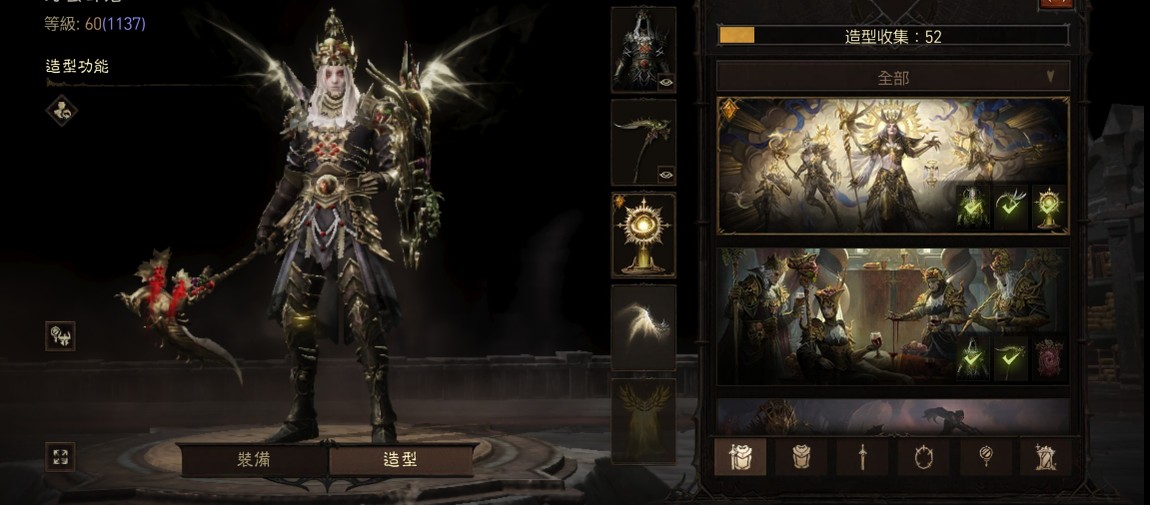This screenshot has height=505, width=1150.
Task: Show the full set category with sword
Action: [740, 457]
